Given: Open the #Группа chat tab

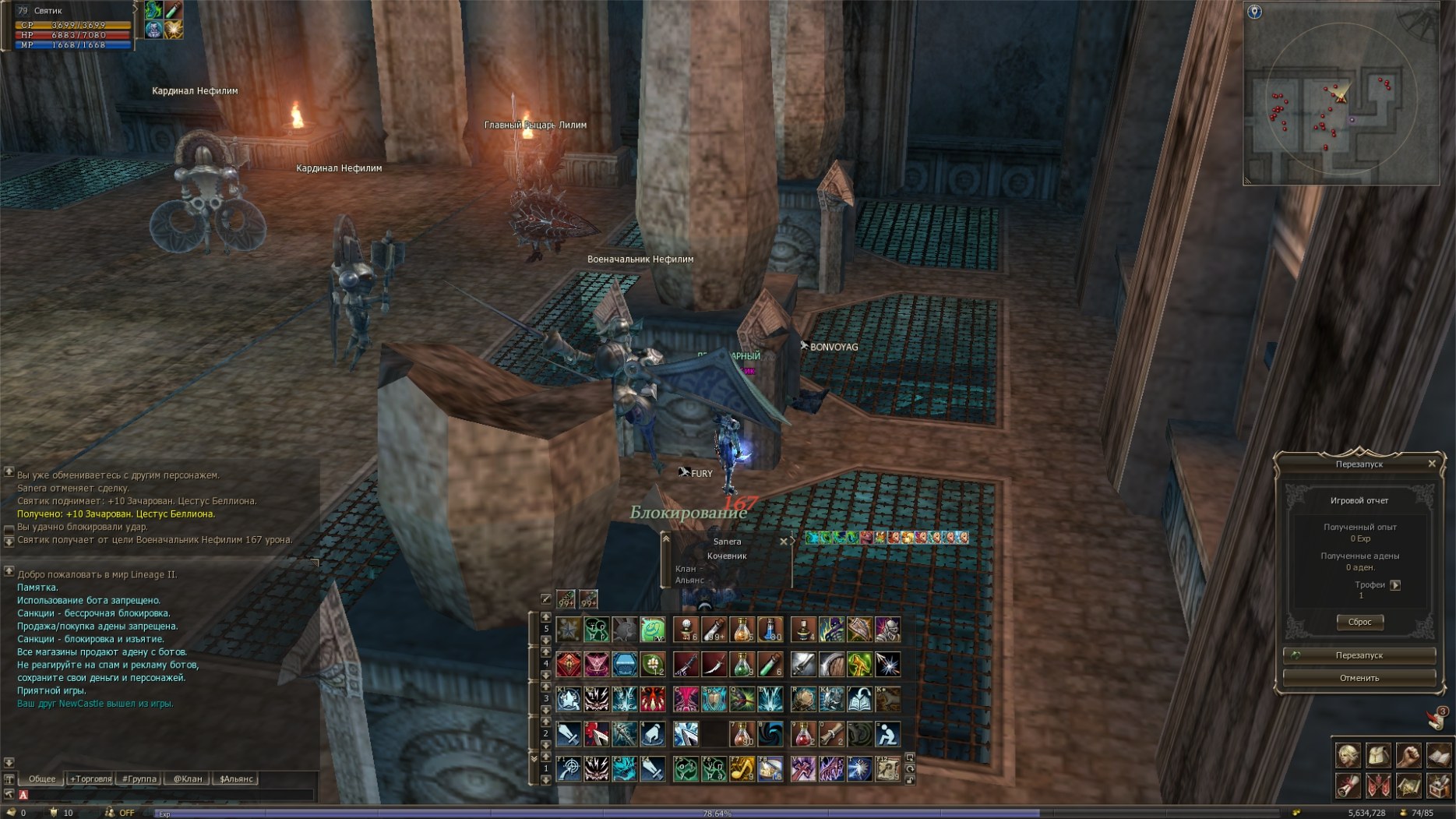Looking at the screenshot, I should tap(139, 778).
